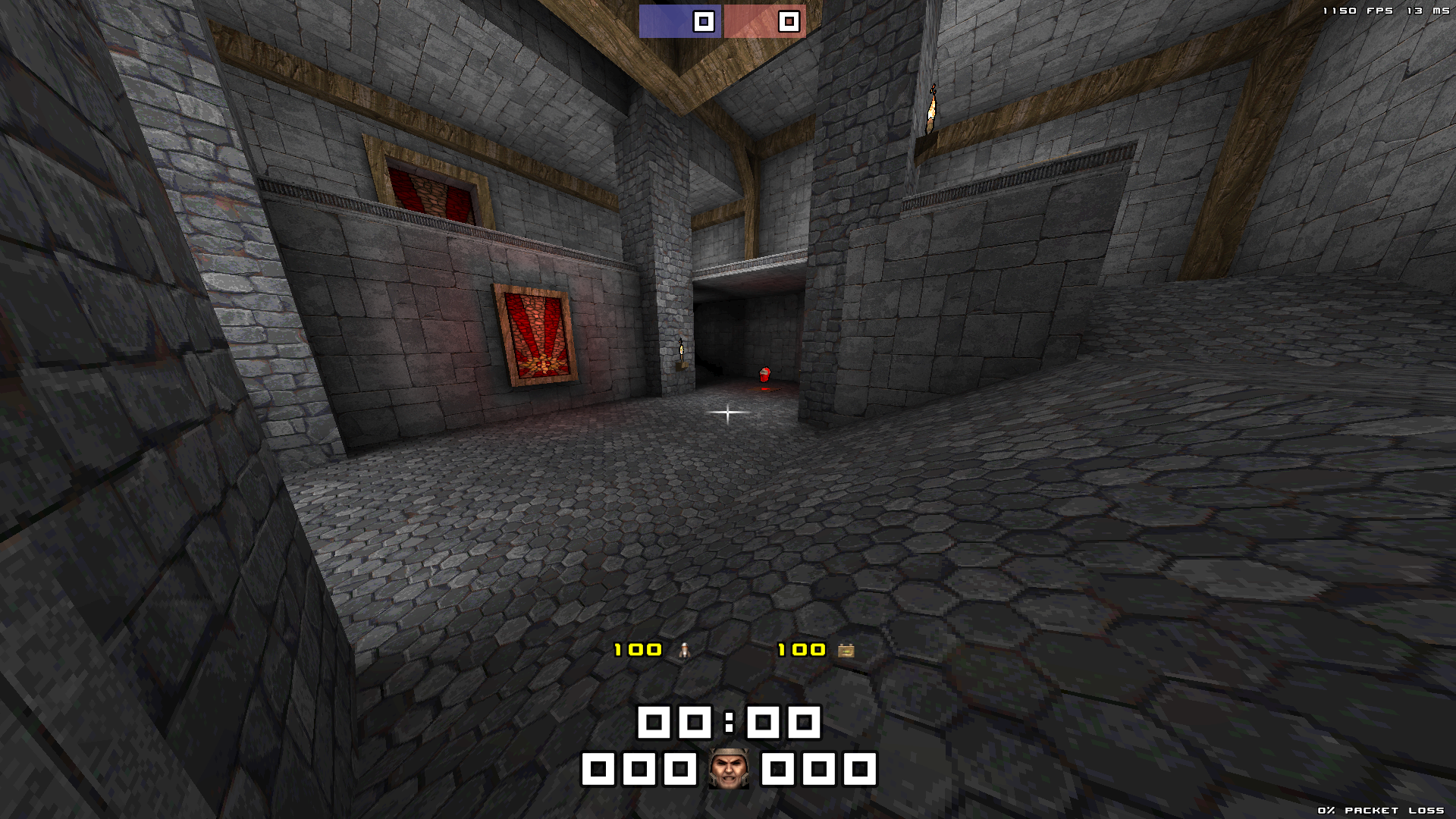Click the player face portrait

pos(728,769)
